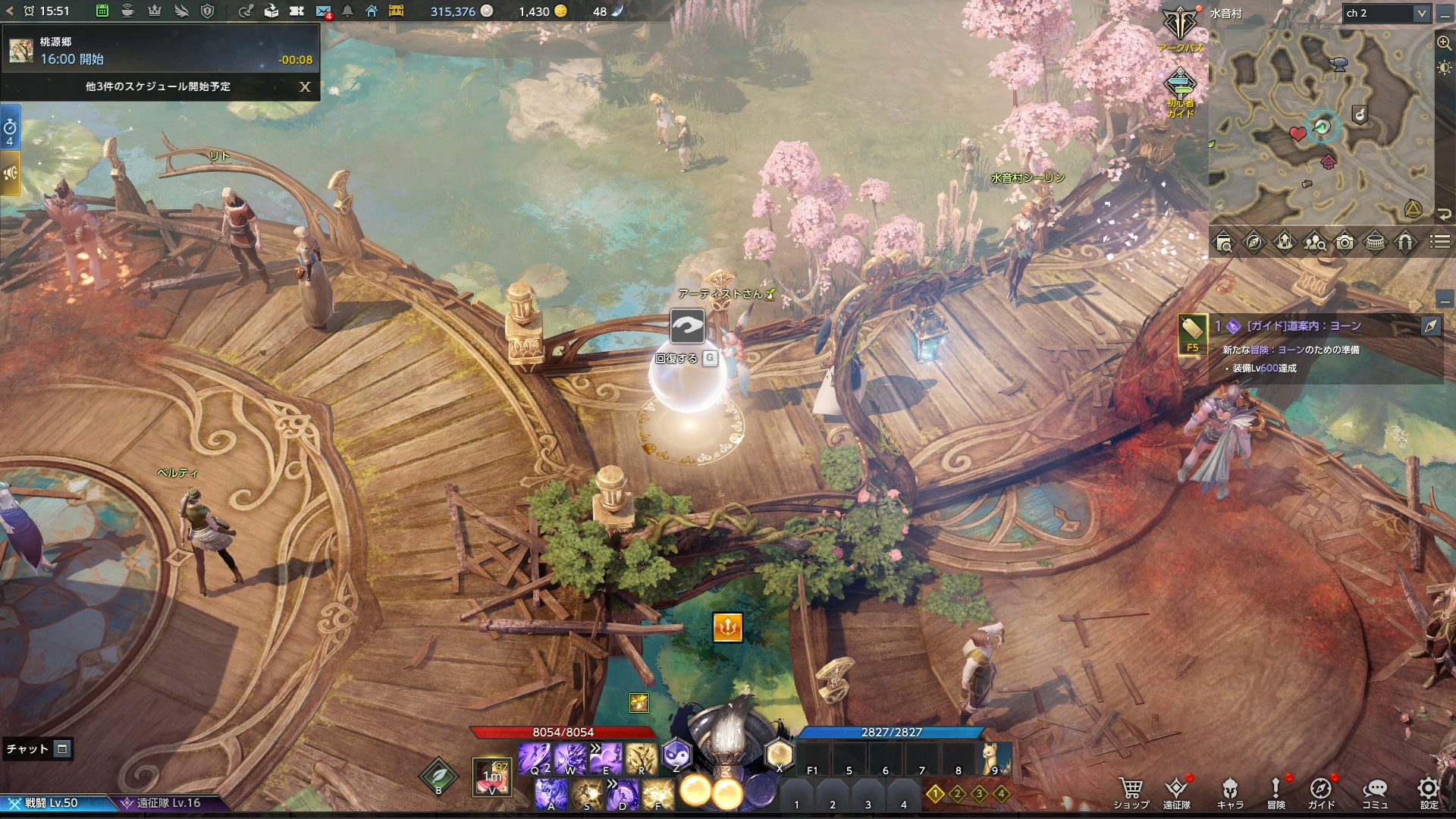
Task: Open the mail icon in top bar
Action: click(x=323, y=11)
